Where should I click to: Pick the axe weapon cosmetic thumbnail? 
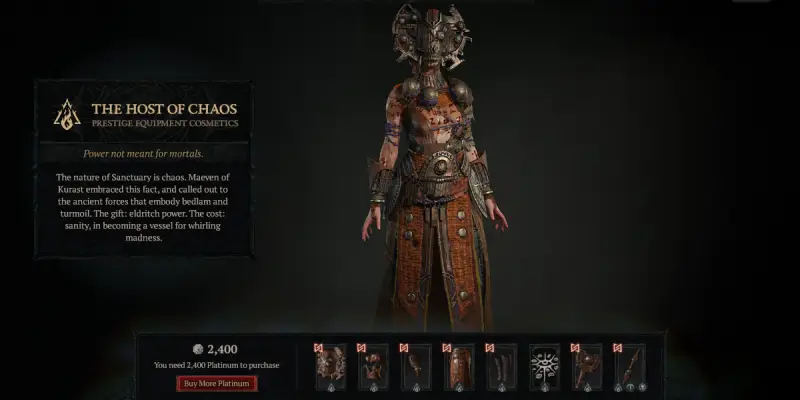588,367
